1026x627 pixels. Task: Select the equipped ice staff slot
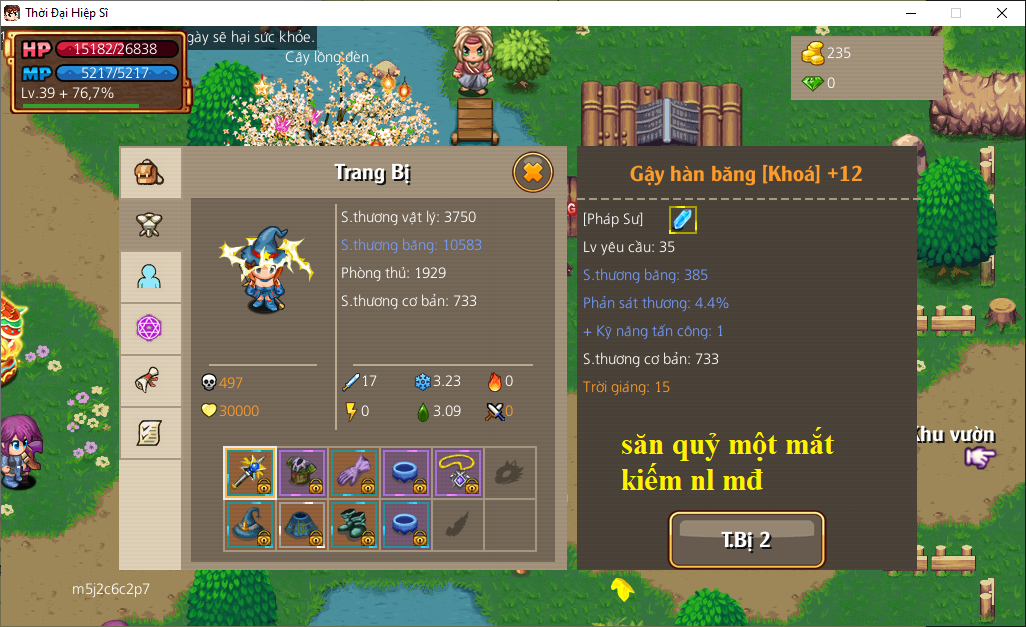pos(250,472)
